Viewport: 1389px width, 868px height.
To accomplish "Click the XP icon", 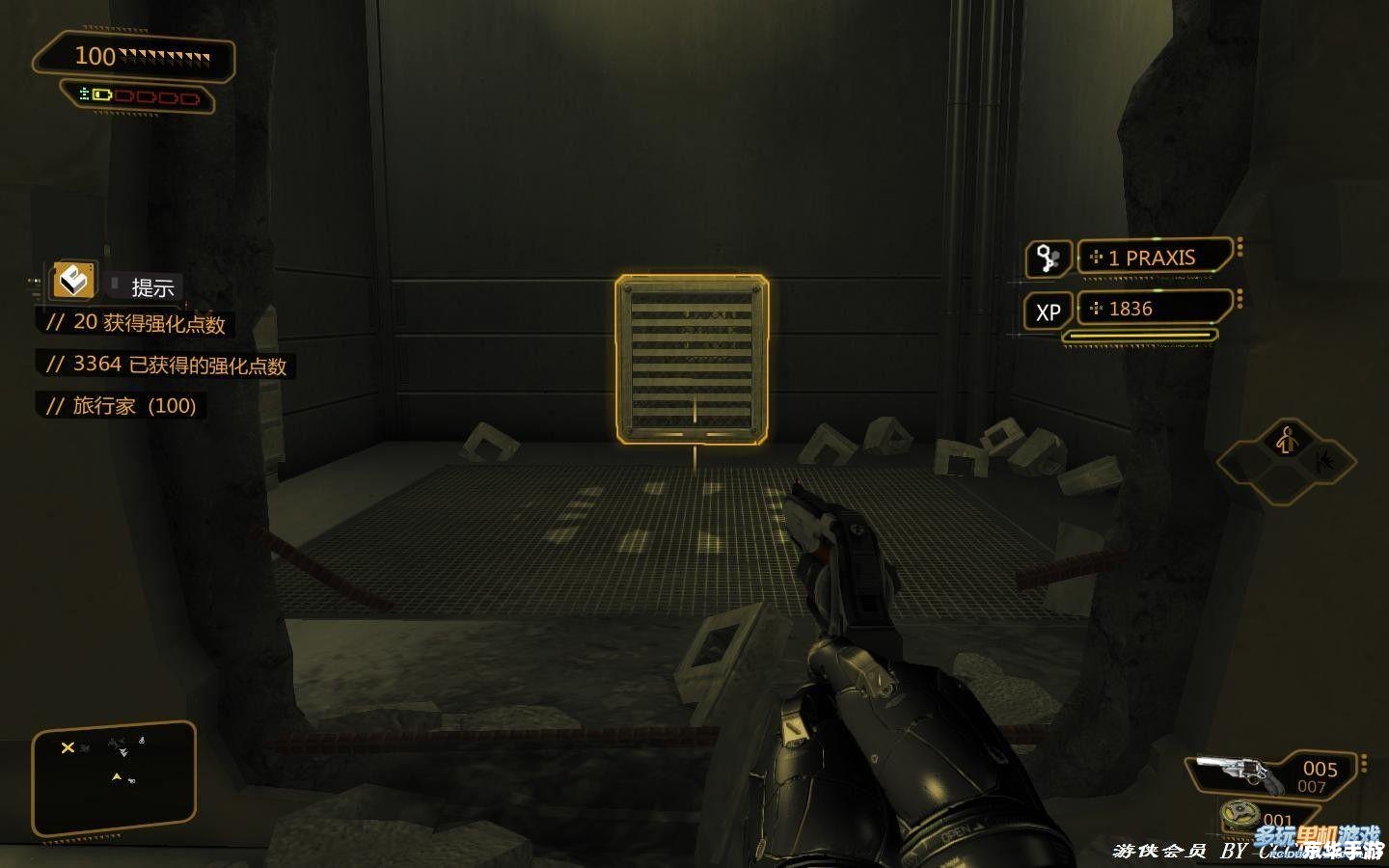I will coord(1048,312).
